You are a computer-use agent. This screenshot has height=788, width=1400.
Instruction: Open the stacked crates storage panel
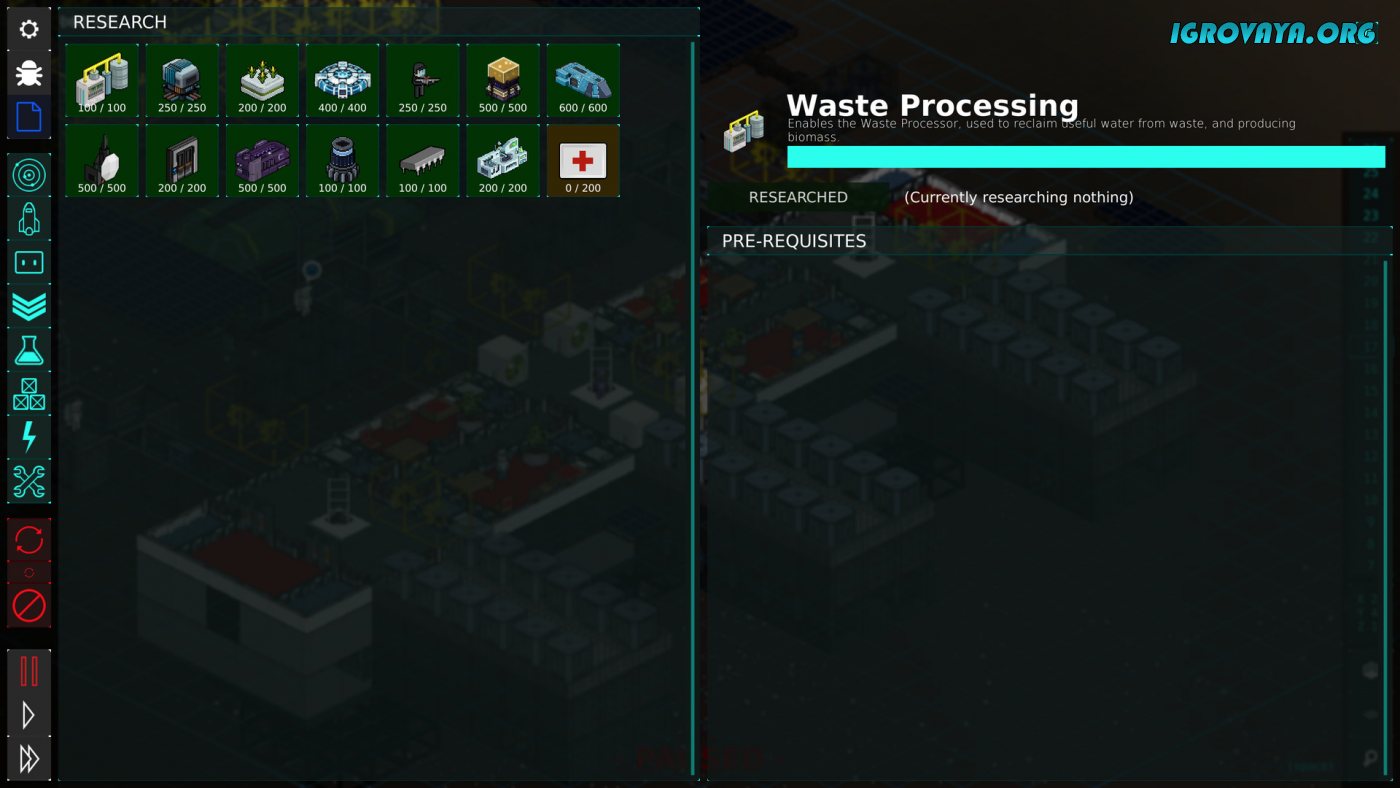[29, 394]
